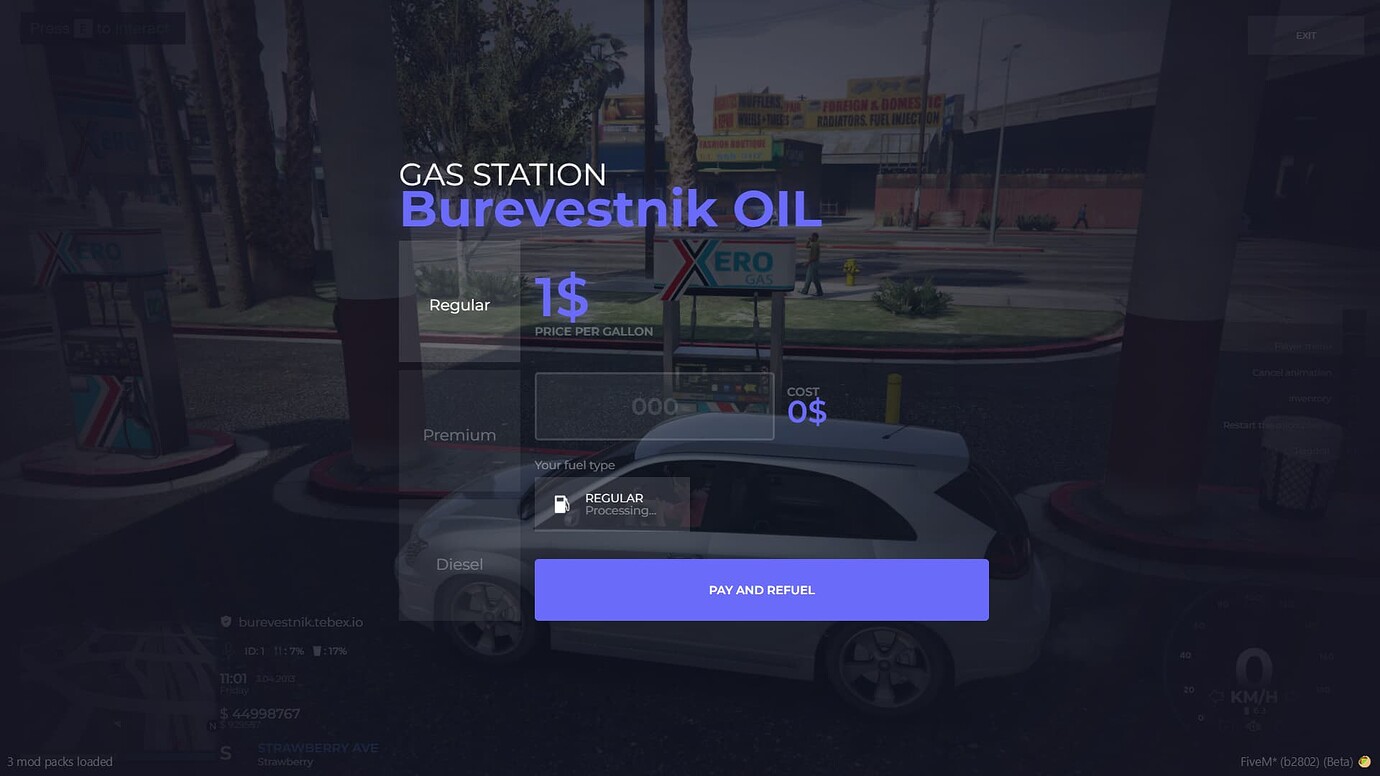The width and height of the screenshot is (1380, 776).
Task: Click the hunger icon showing 7%
Action: click(279, 651)
